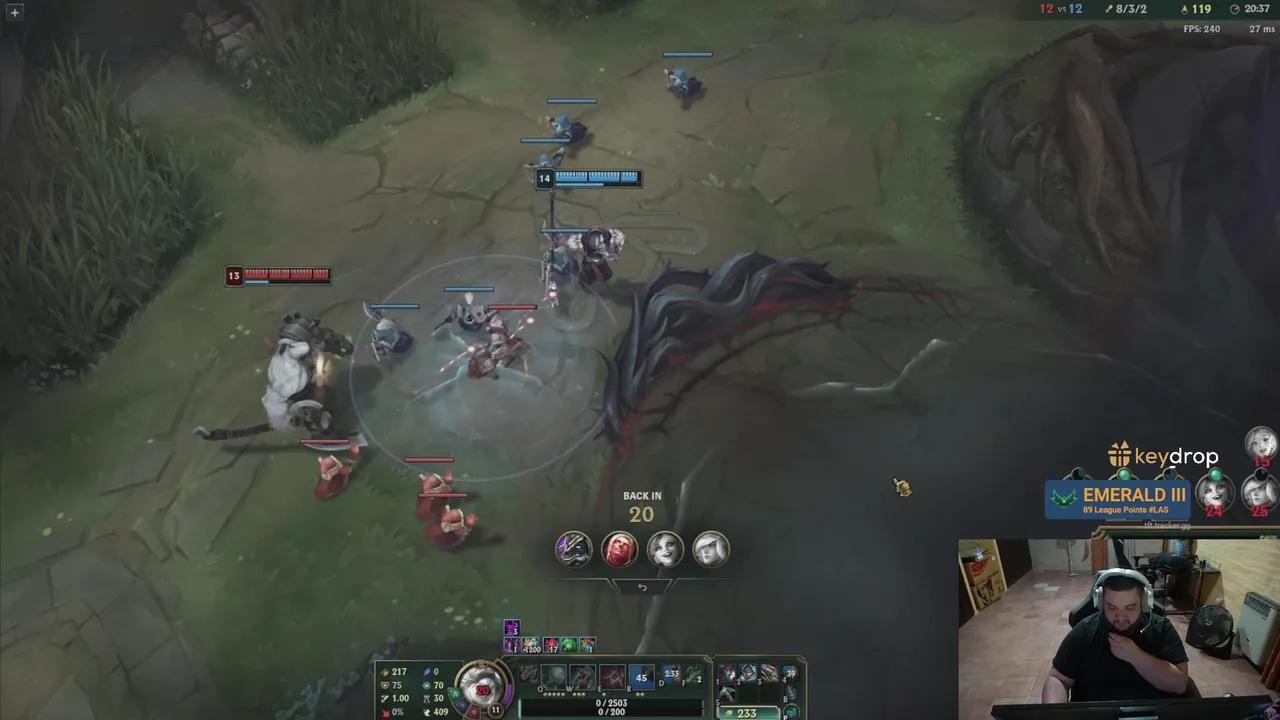
Task: Click the item in inventory slot S
Action: tap(728, 693)
